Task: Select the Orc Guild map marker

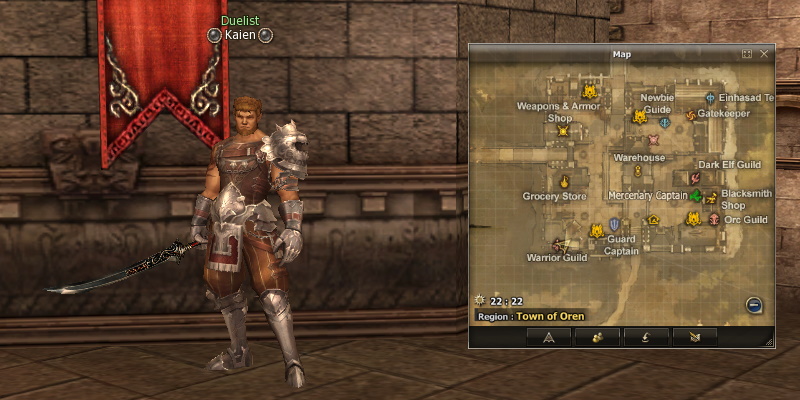Action: [x=714, y=219]
